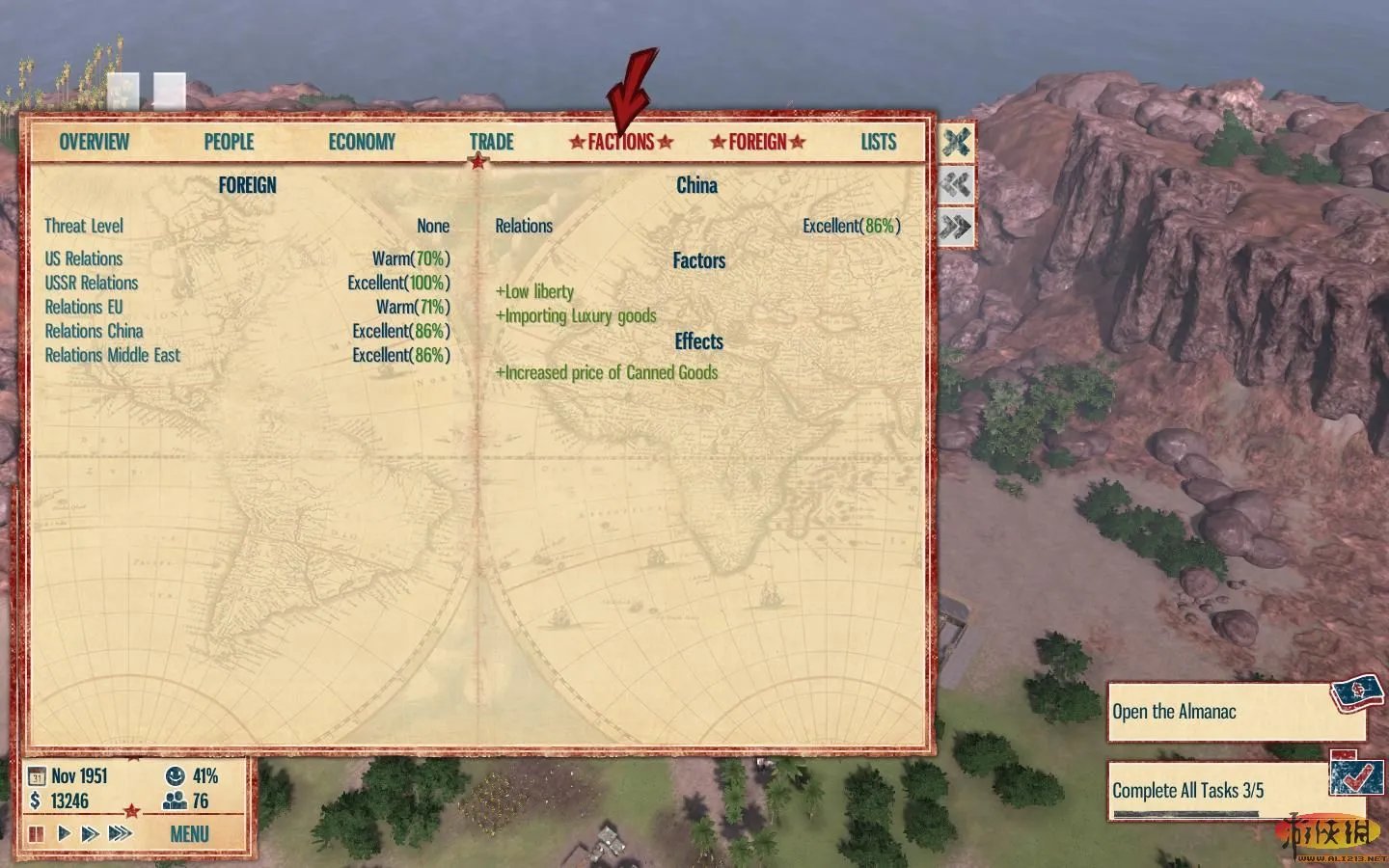Open the Lists tab
Viewport: 1389px width, 868px height.
tap(878, 142)
